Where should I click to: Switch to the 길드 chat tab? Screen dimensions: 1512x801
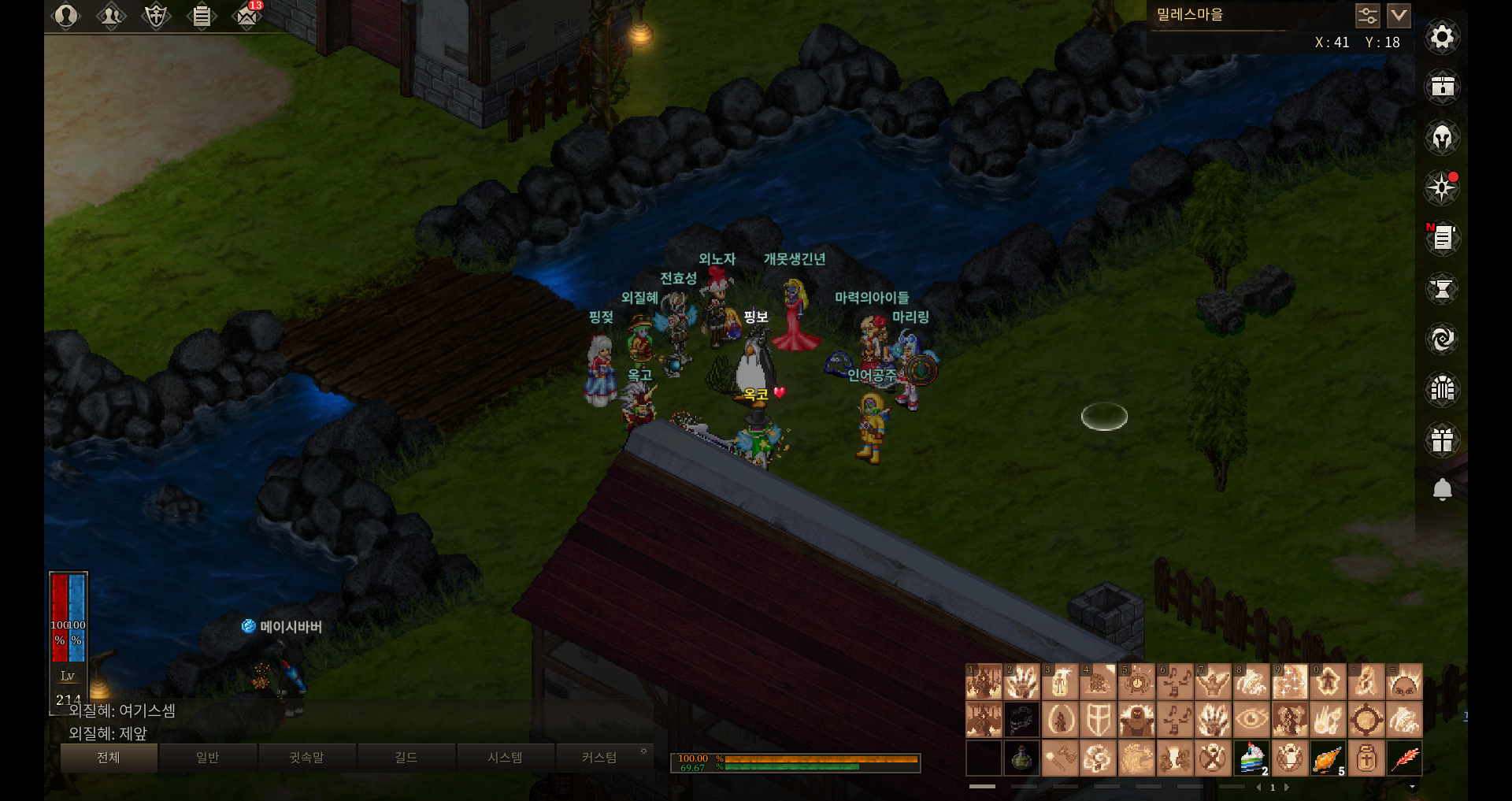(406, 758)
